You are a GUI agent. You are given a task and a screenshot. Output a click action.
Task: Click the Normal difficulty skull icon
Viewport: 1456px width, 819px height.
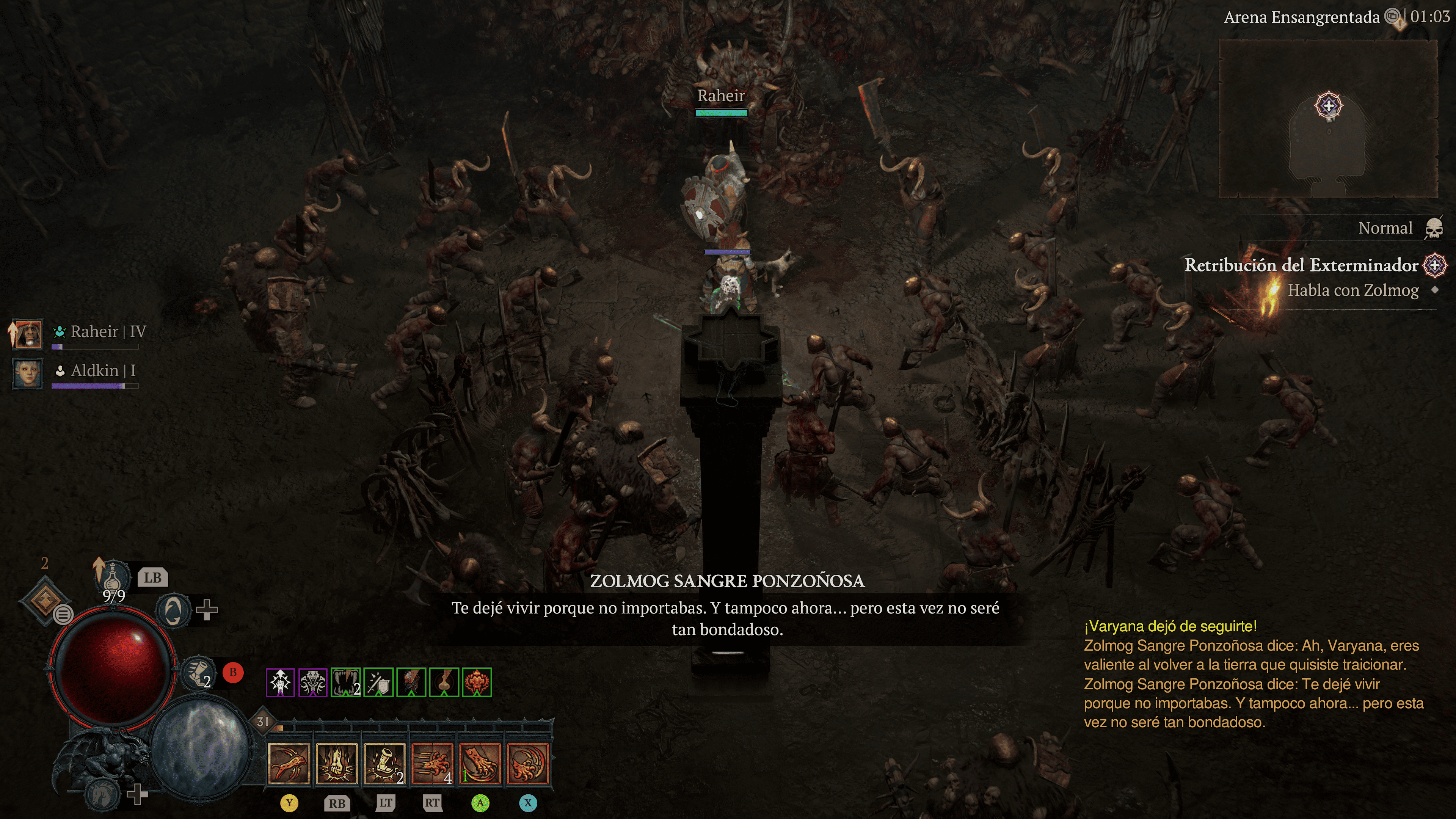click(1433, 228)
